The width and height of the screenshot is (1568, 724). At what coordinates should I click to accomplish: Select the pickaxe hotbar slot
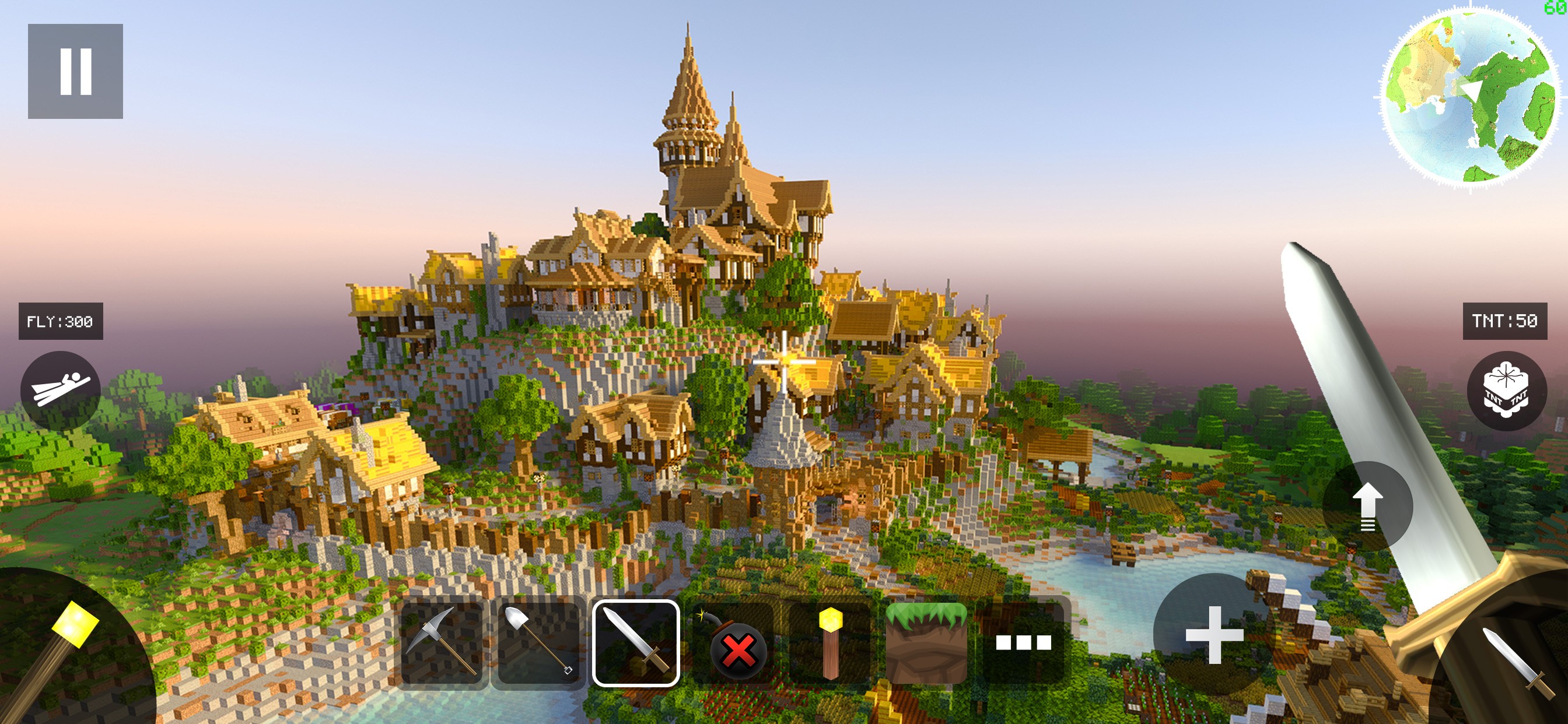point(442,642)
